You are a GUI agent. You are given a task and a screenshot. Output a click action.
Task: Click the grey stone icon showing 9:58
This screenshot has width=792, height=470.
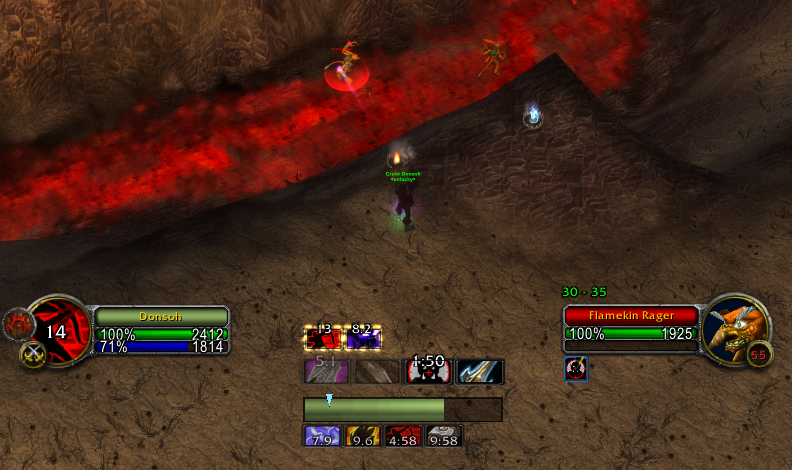443,436
